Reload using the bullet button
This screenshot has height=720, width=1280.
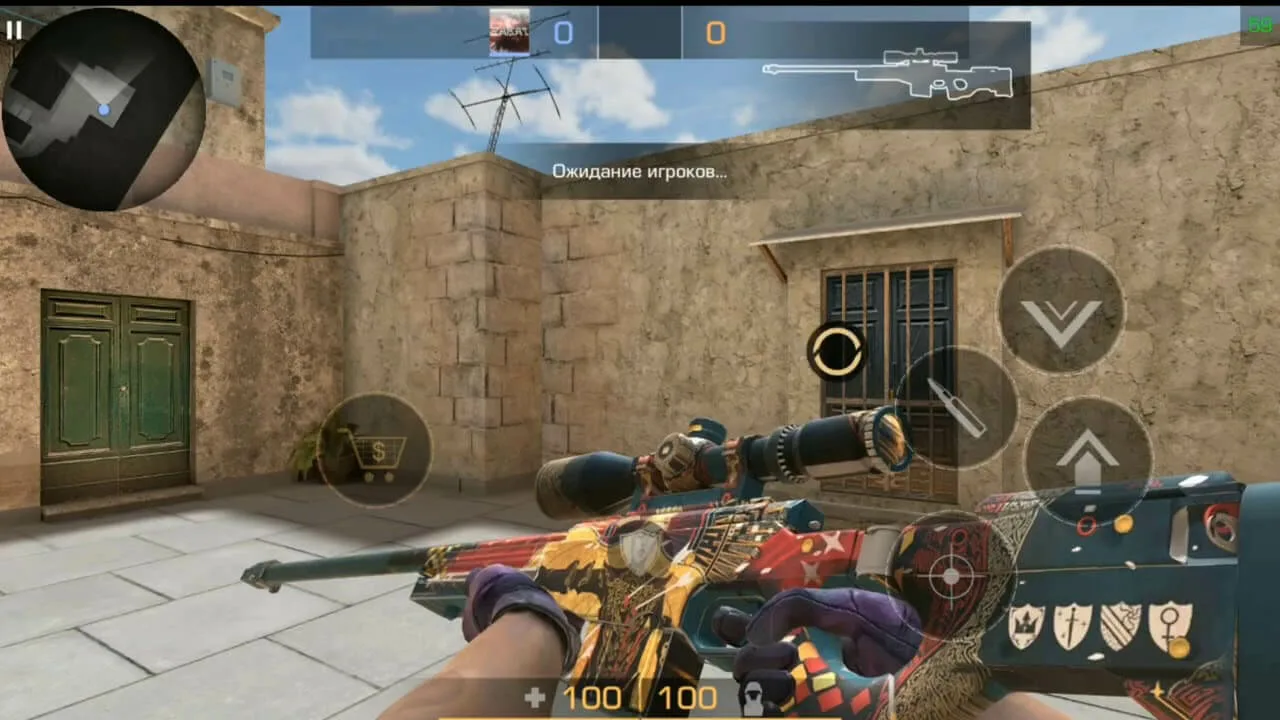tap(956, 407)
